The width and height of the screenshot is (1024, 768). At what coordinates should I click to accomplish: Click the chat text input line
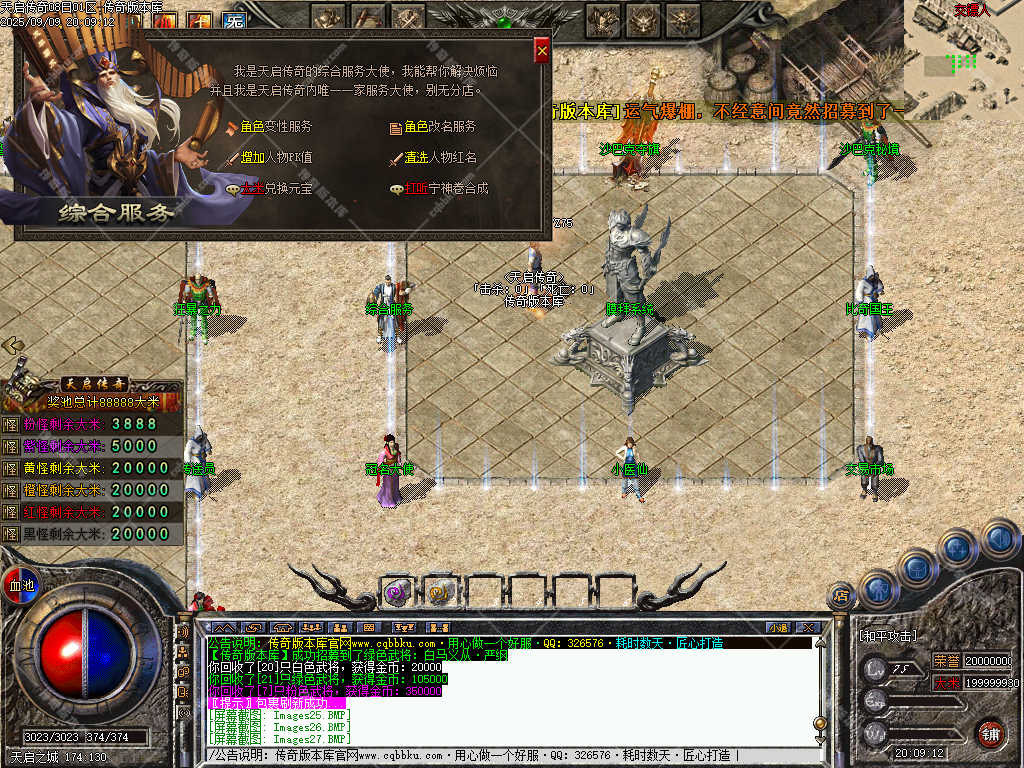pos(510,755)
